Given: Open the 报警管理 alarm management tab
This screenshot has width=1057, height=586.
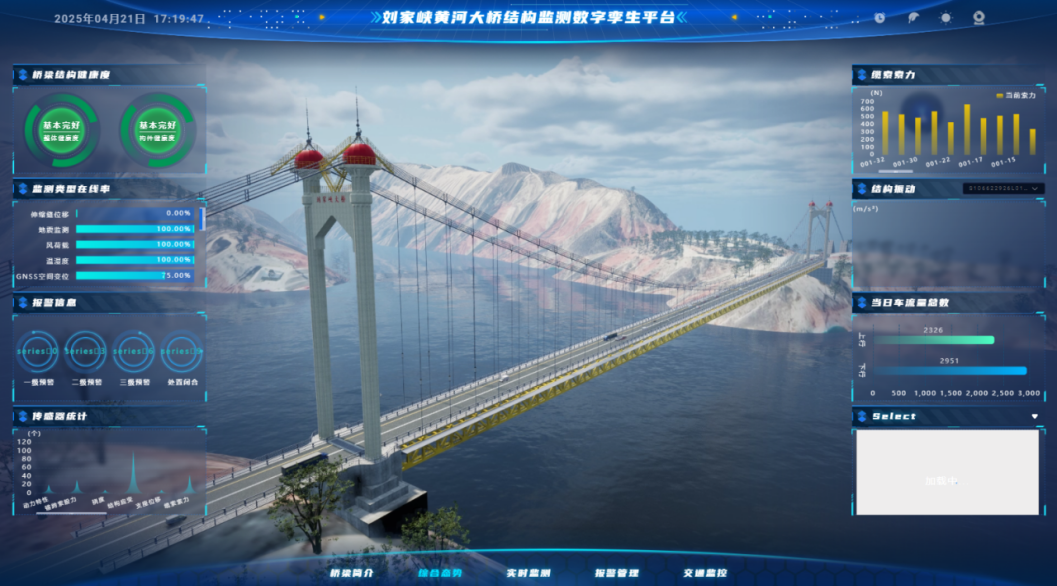Looking at the screenshot, I should 616,573.
